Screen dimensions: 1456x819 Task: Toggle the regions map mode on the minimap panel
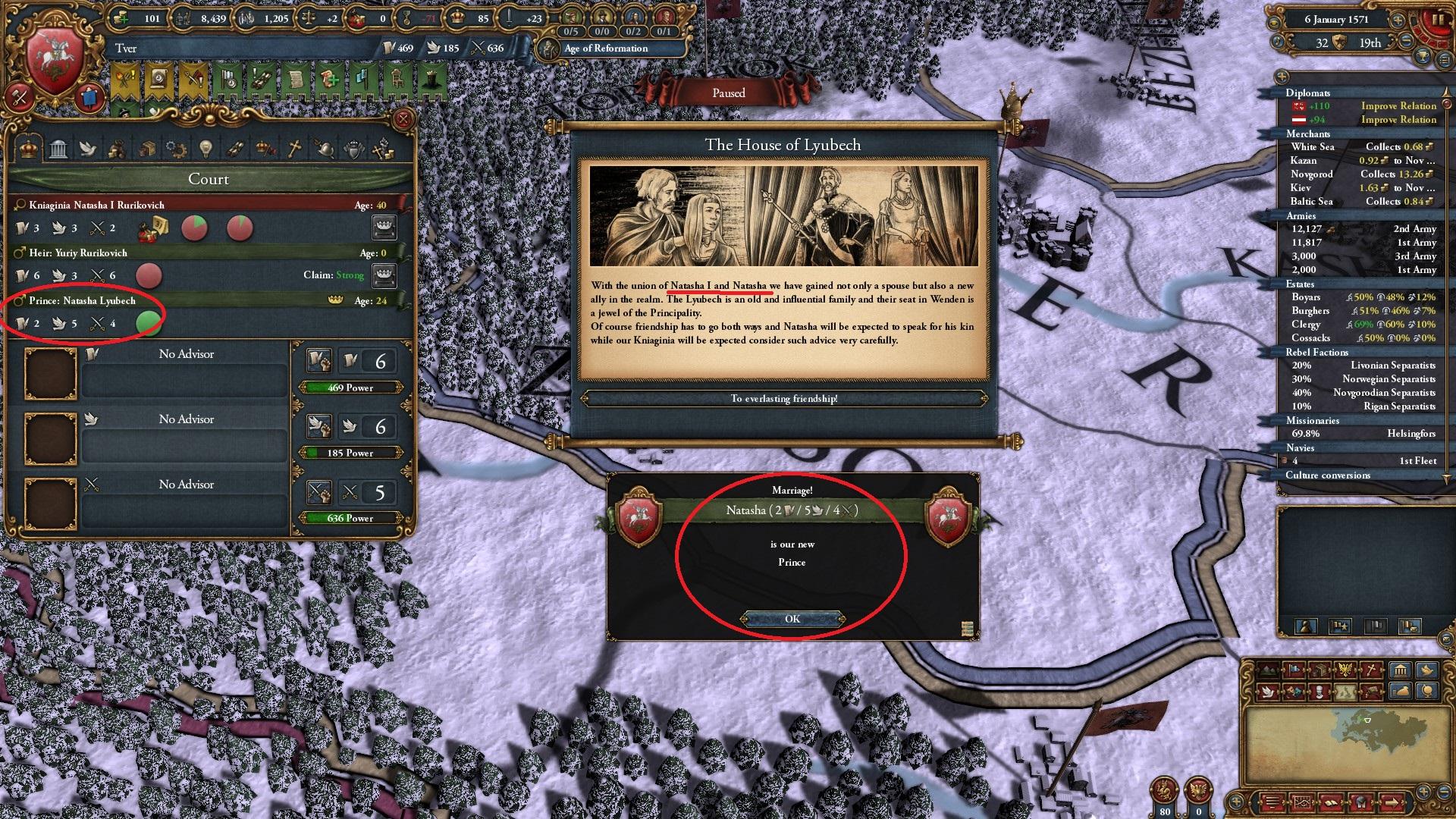[1345, 692]
